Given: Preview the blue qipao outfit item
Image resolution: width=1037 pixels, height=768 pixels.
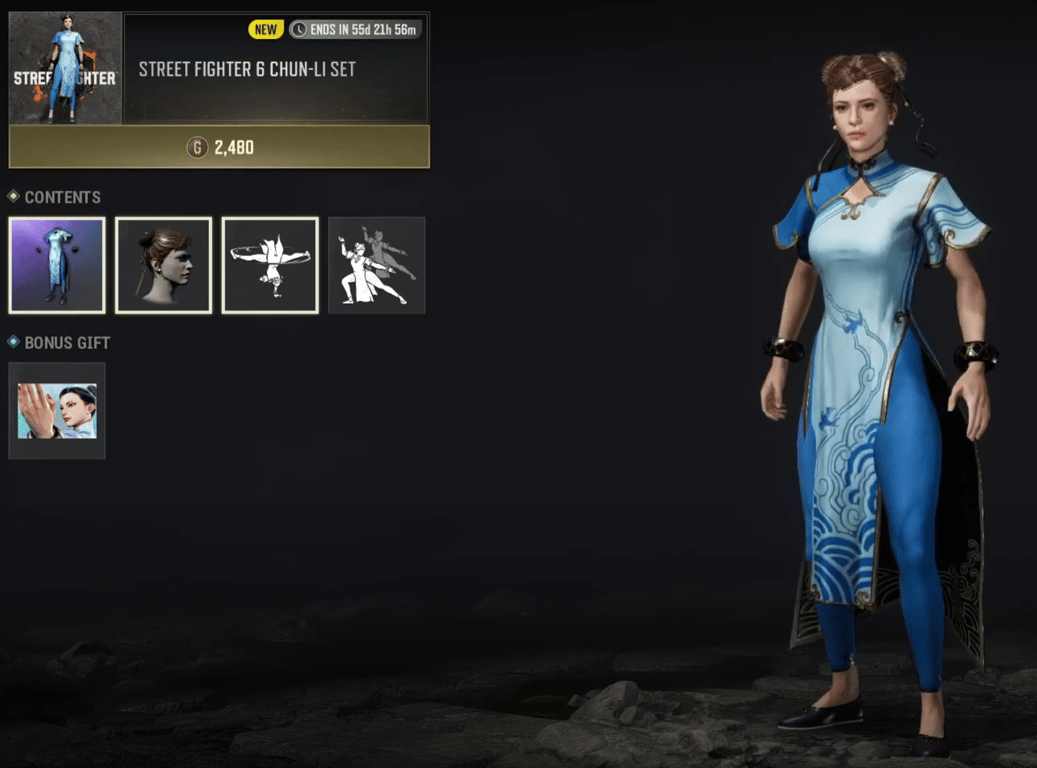Looking at the screenshot, I should pyautogui.click(x=57, y=265).
